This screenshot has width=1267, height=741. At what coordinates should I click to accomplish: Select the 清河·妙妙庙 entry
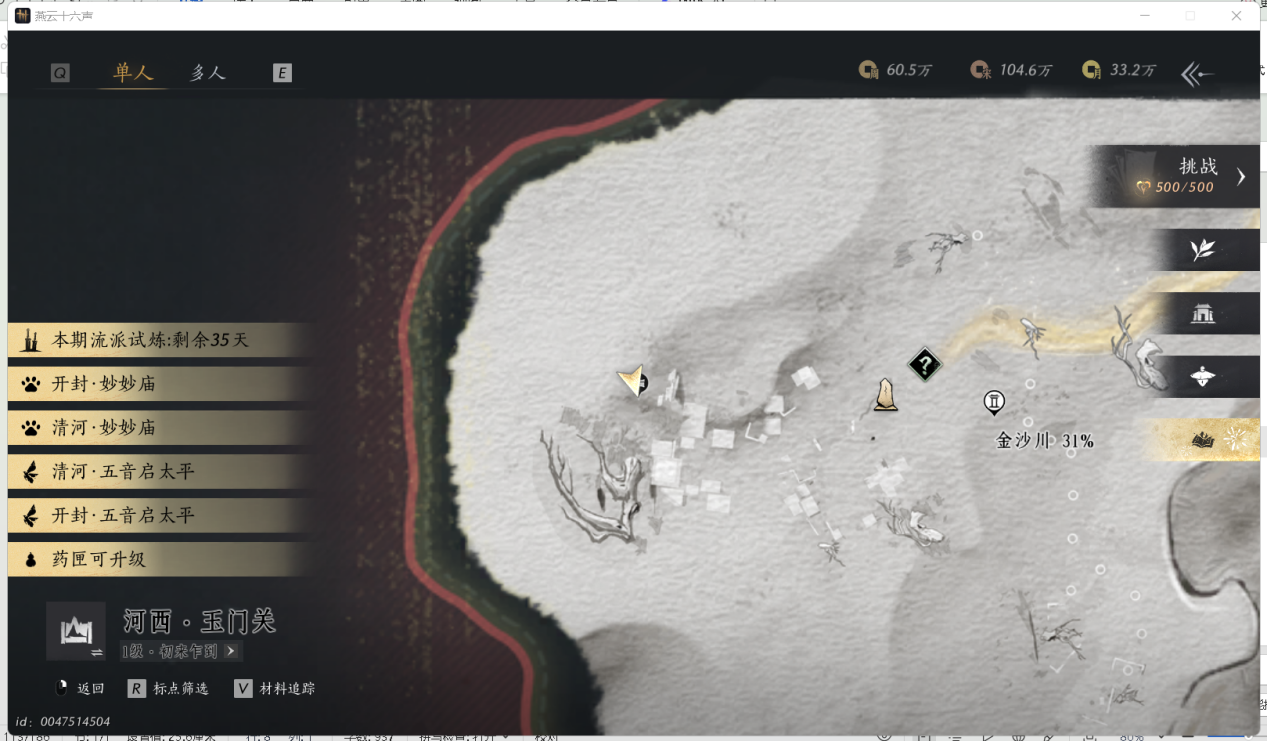[x=150, y=428]
